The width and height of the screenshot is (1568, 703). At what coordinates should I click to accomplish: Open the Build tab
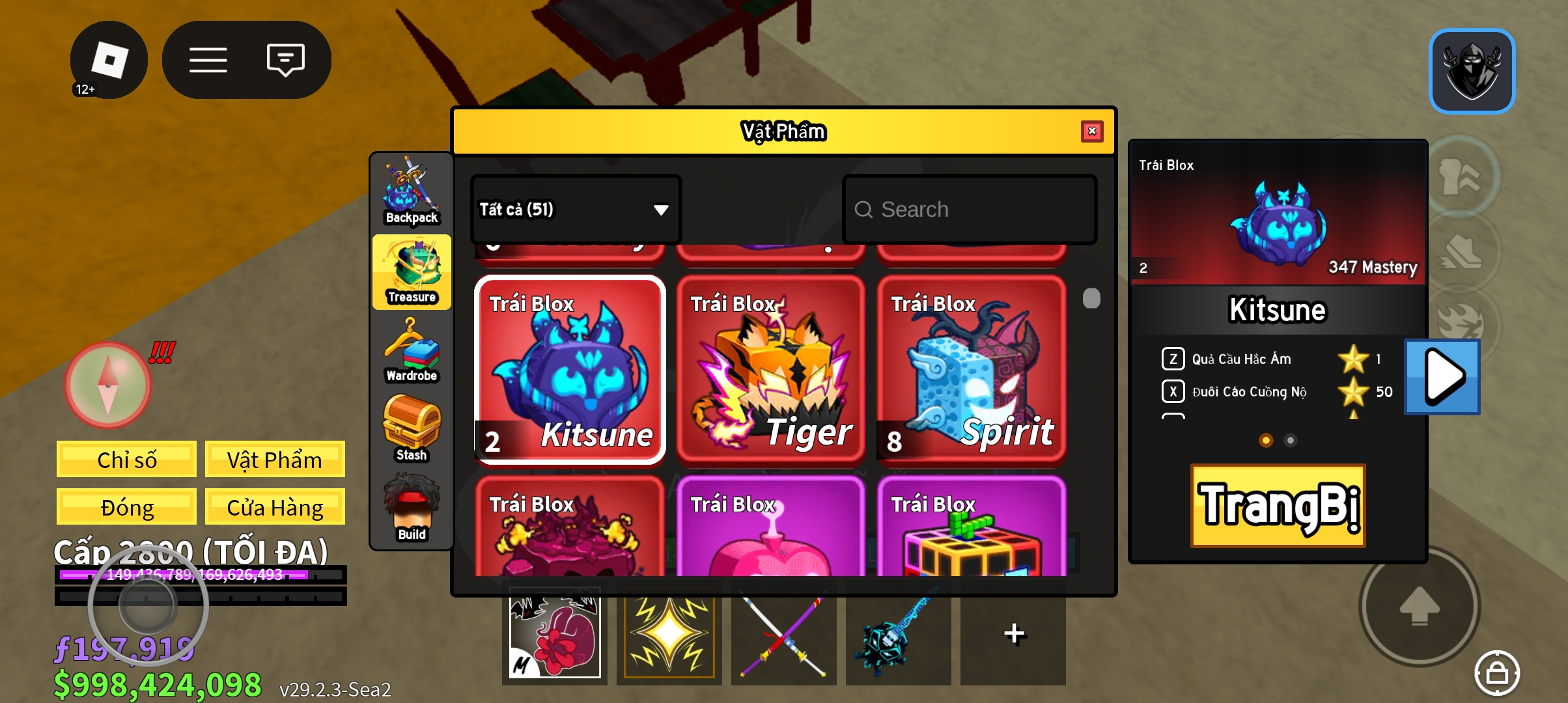pos(412,509)
